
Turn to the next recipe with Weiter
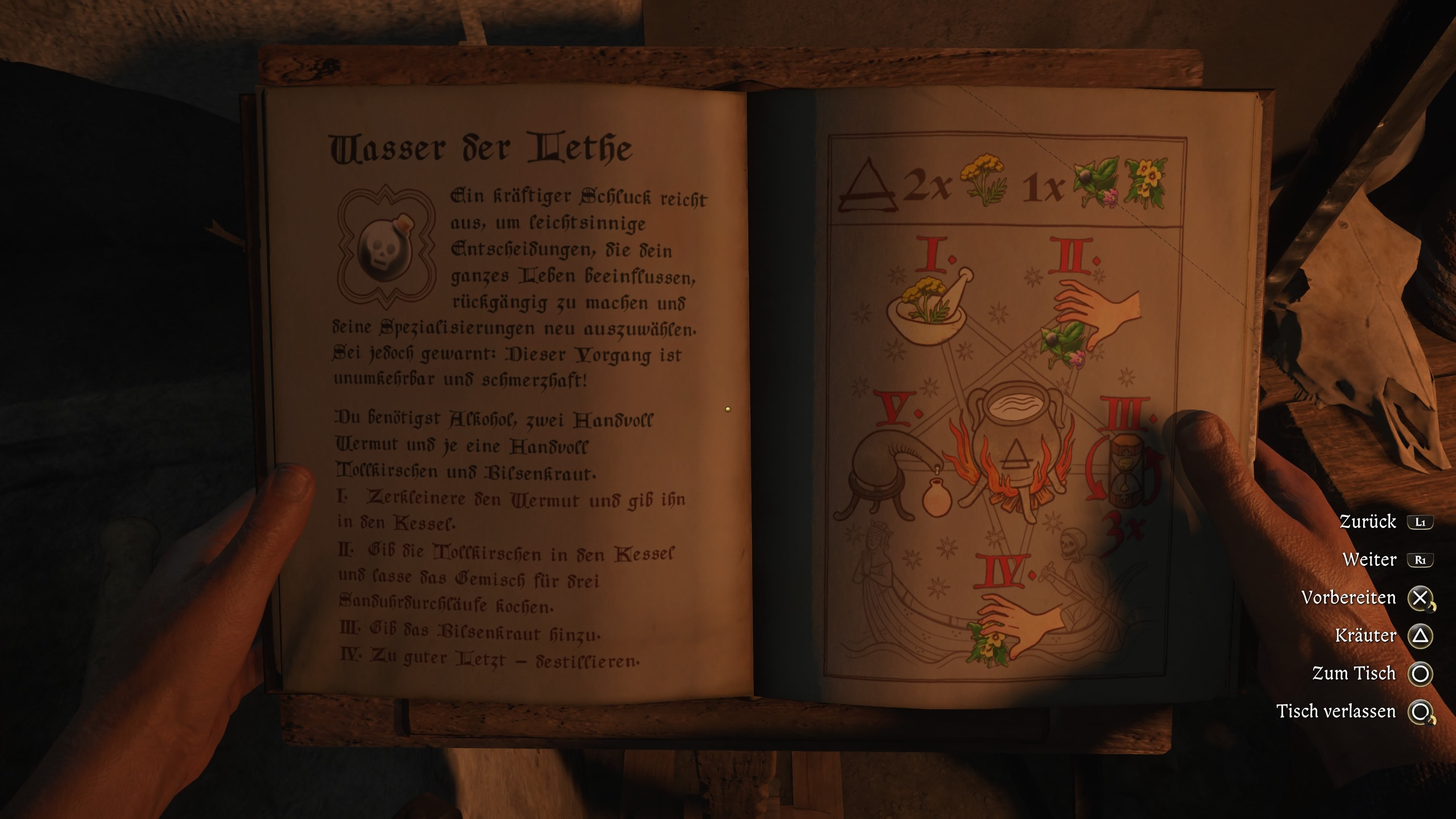[1419, 560]
